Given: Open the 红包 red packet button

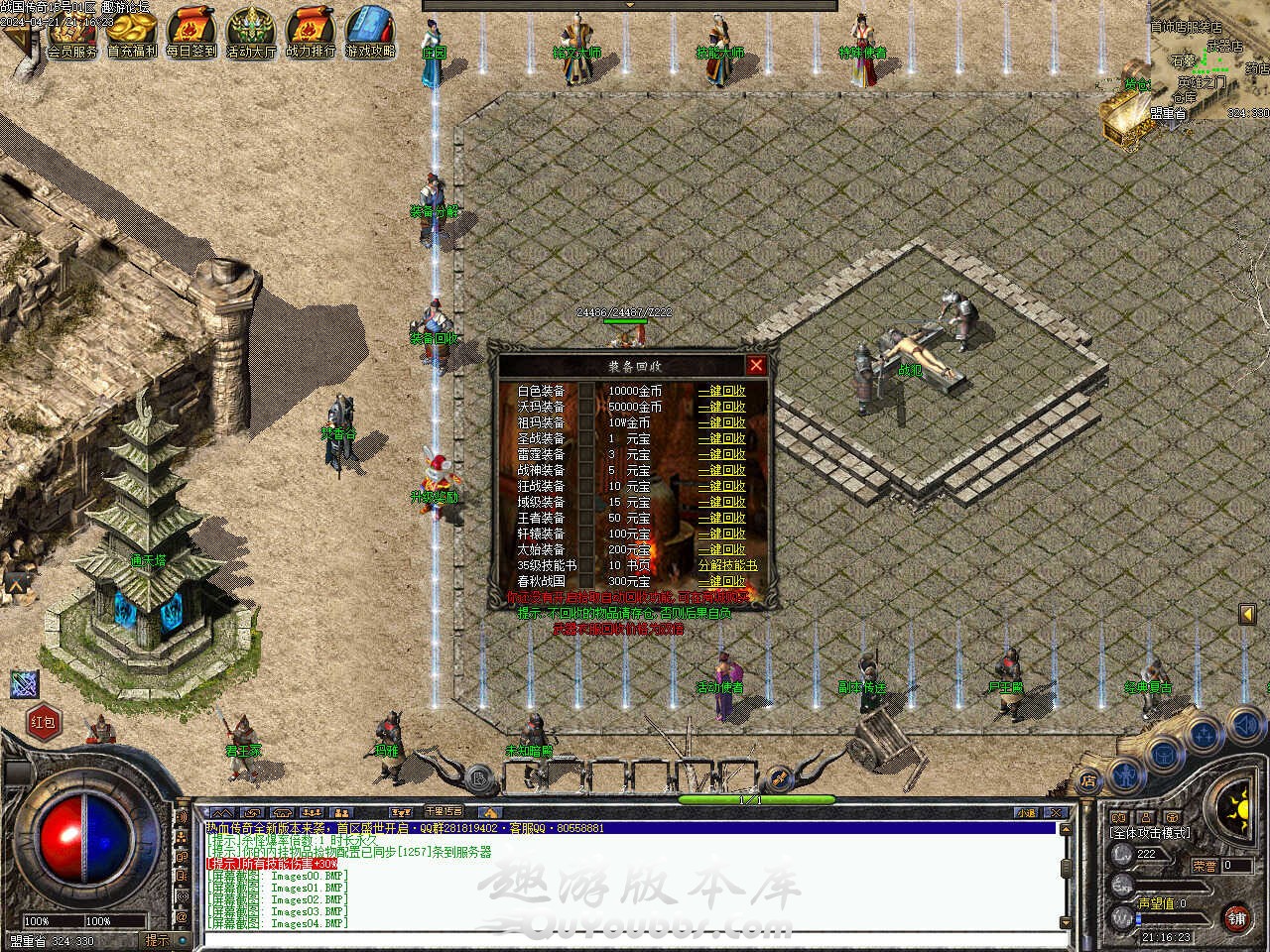Looking at the screenshot, I should tap(43, 722).
